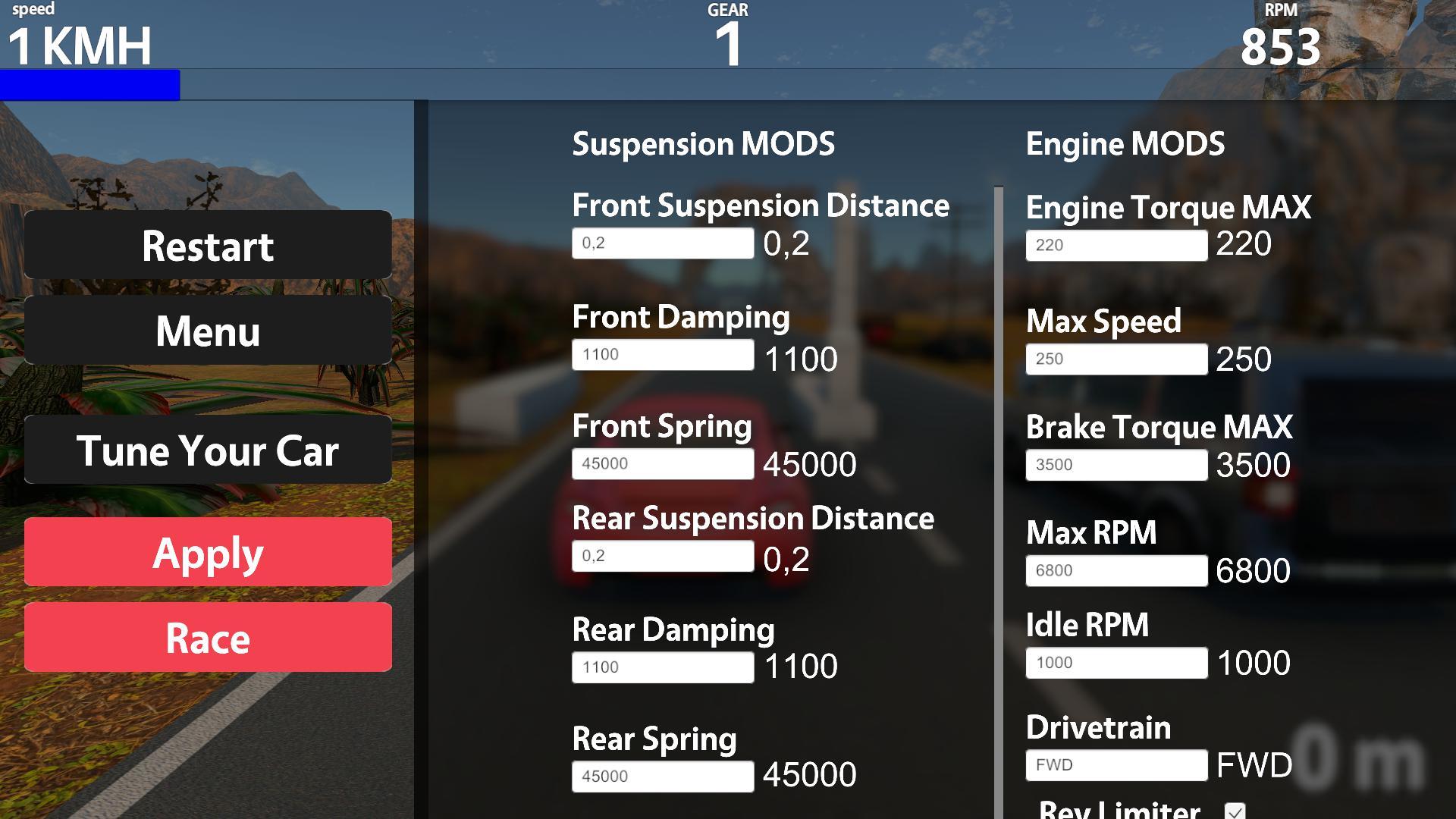
Task: Open the Drivetrain FWD selector
Action: [x=1116, y=764]
